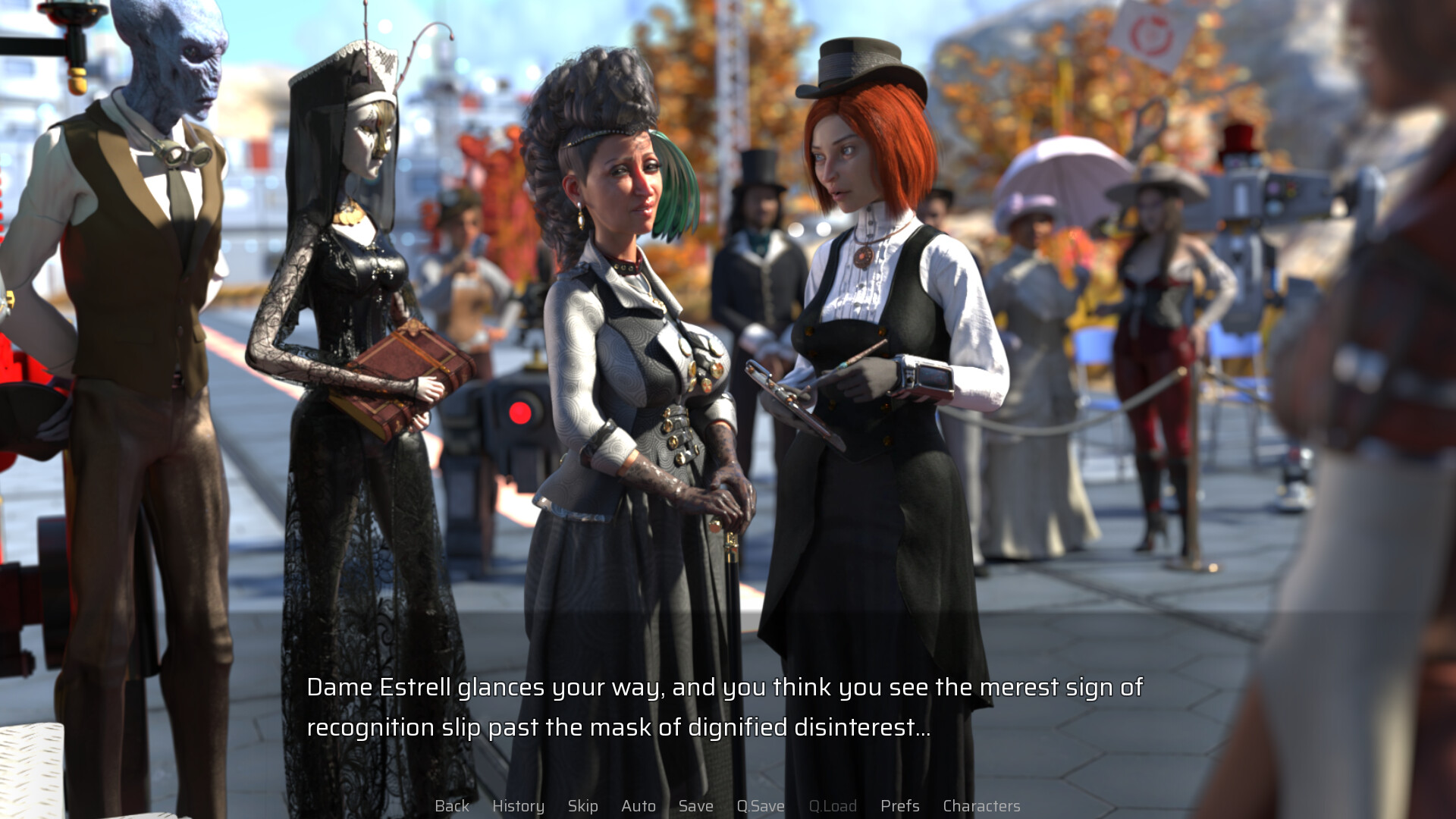1456x819 pixels.
Task: Open the History log
Action: [x=519, y=806]
